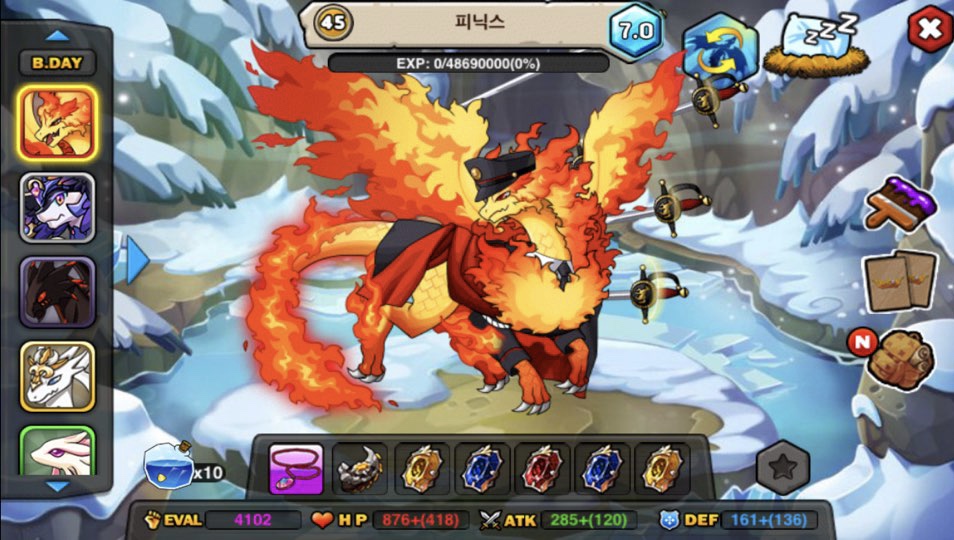
Task: Select the phoenix fire dragon portrait
Action: click(57, 122)
